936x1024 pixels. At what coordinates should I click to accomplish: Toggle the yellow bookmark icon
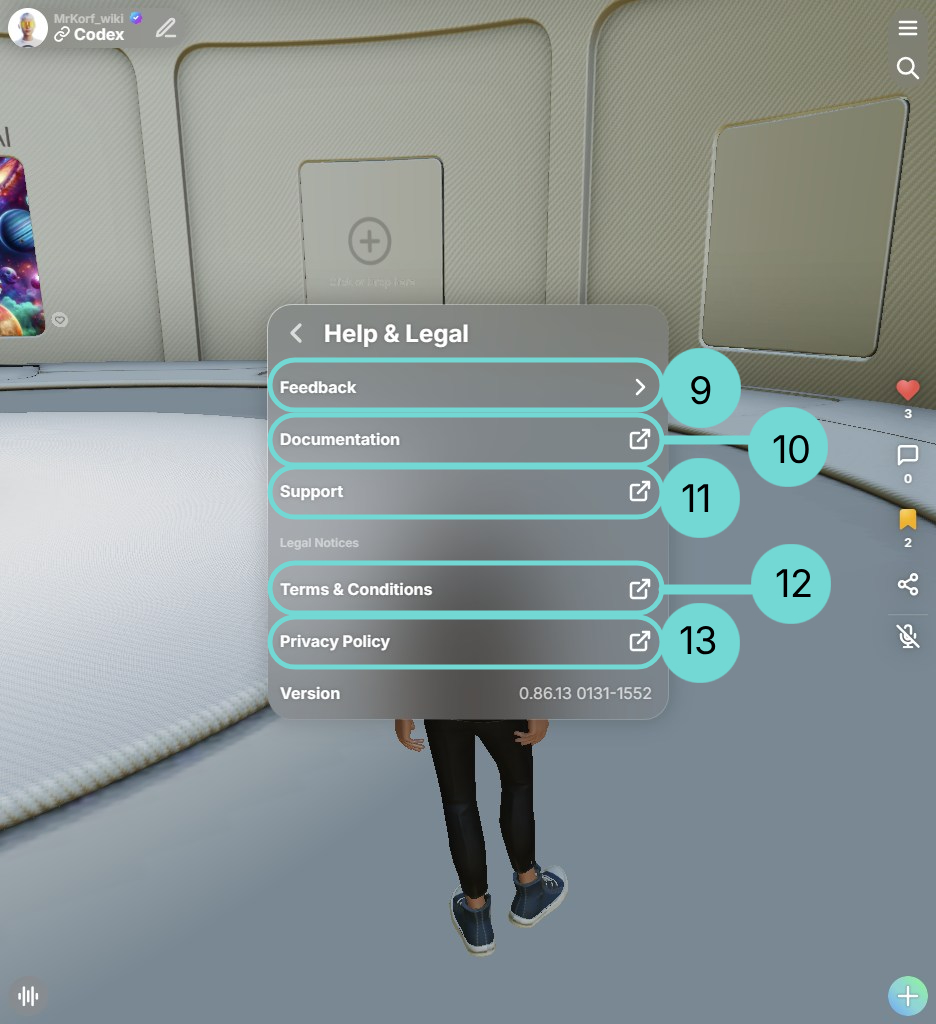[x=908, y=520]
